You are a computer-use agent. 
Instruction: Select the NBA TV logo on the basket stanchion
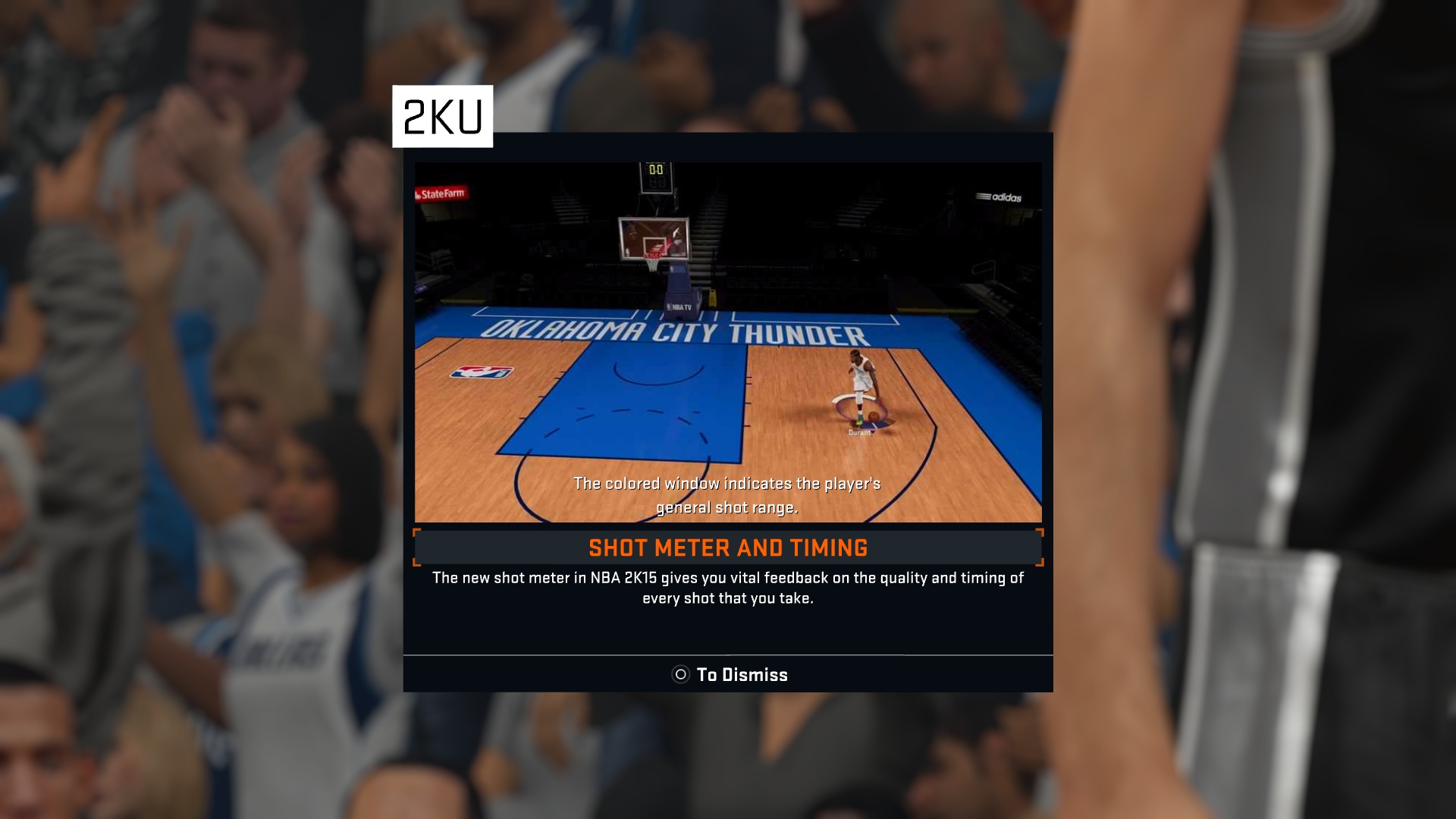[x=681, y=306]
